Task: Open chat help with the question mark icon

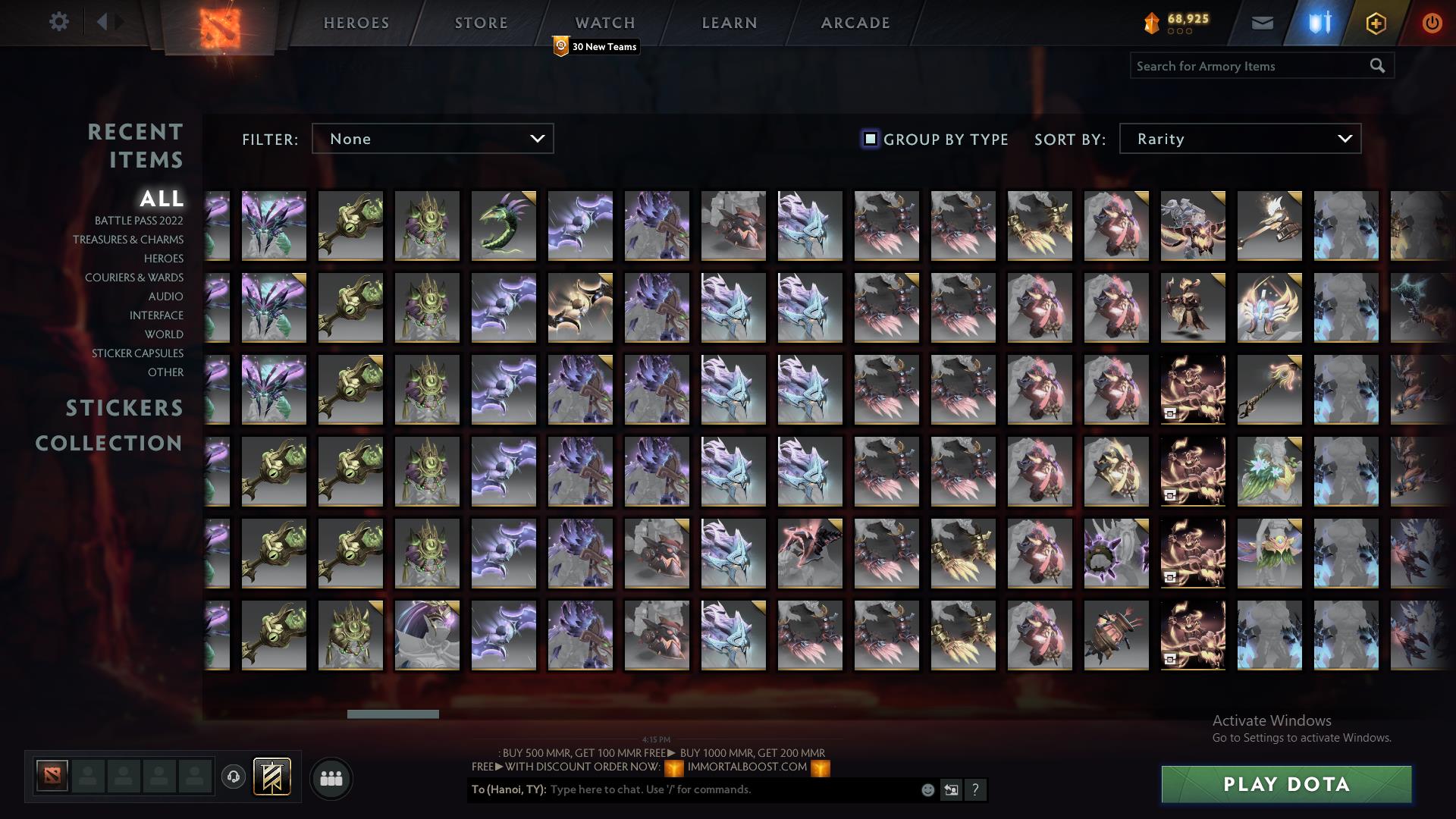Action: (x=975, y=789)
